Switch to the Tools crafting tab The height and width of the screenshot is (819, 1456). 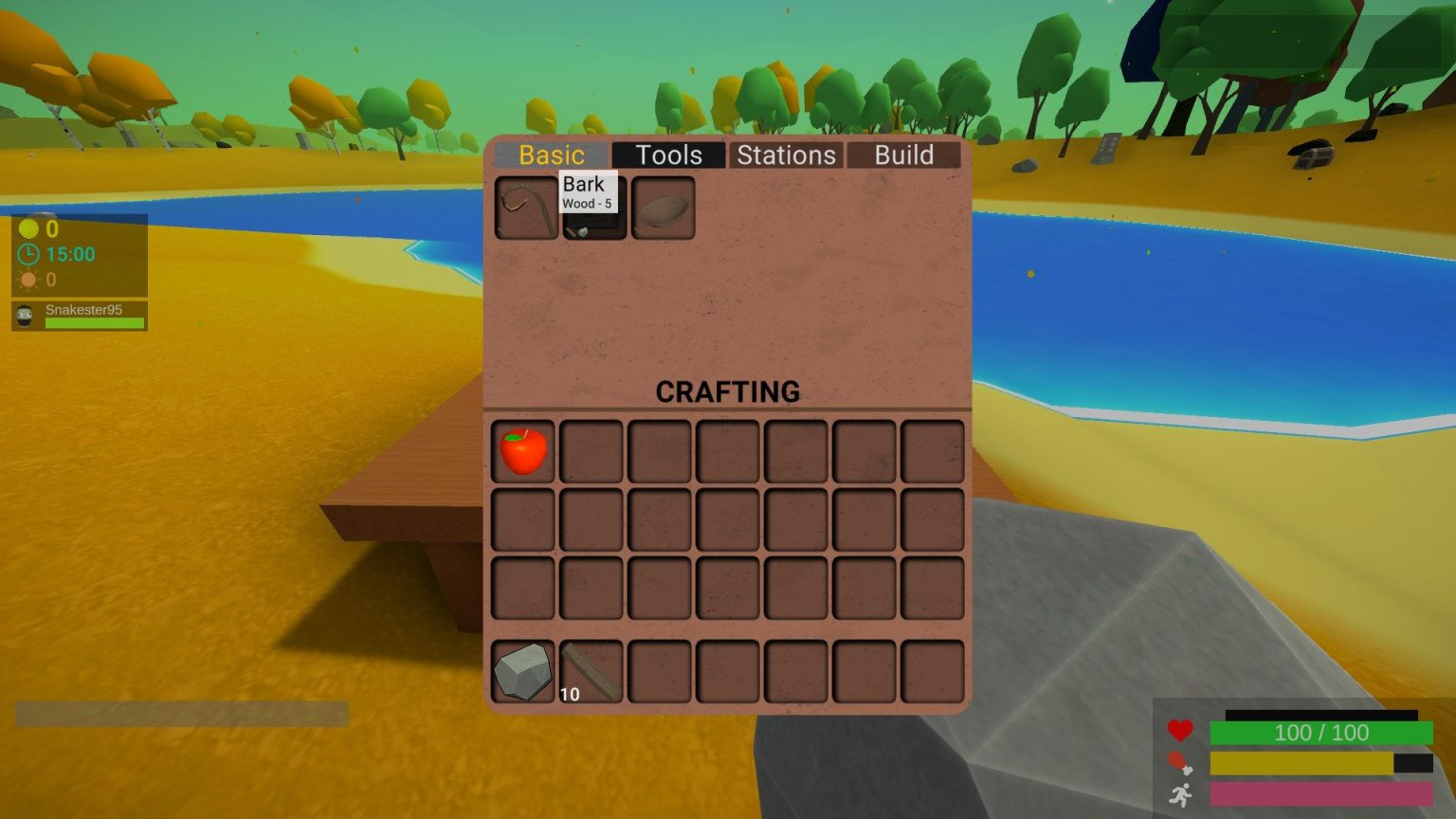point(668,155)
